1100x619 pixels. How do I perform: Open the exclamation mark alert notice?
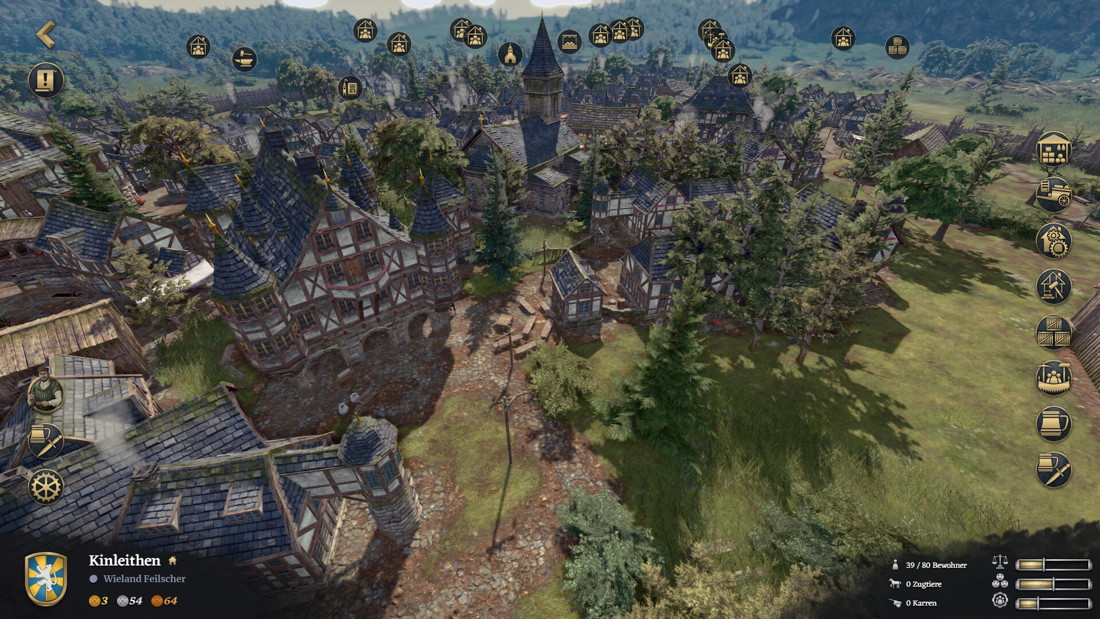click(45, 79)
